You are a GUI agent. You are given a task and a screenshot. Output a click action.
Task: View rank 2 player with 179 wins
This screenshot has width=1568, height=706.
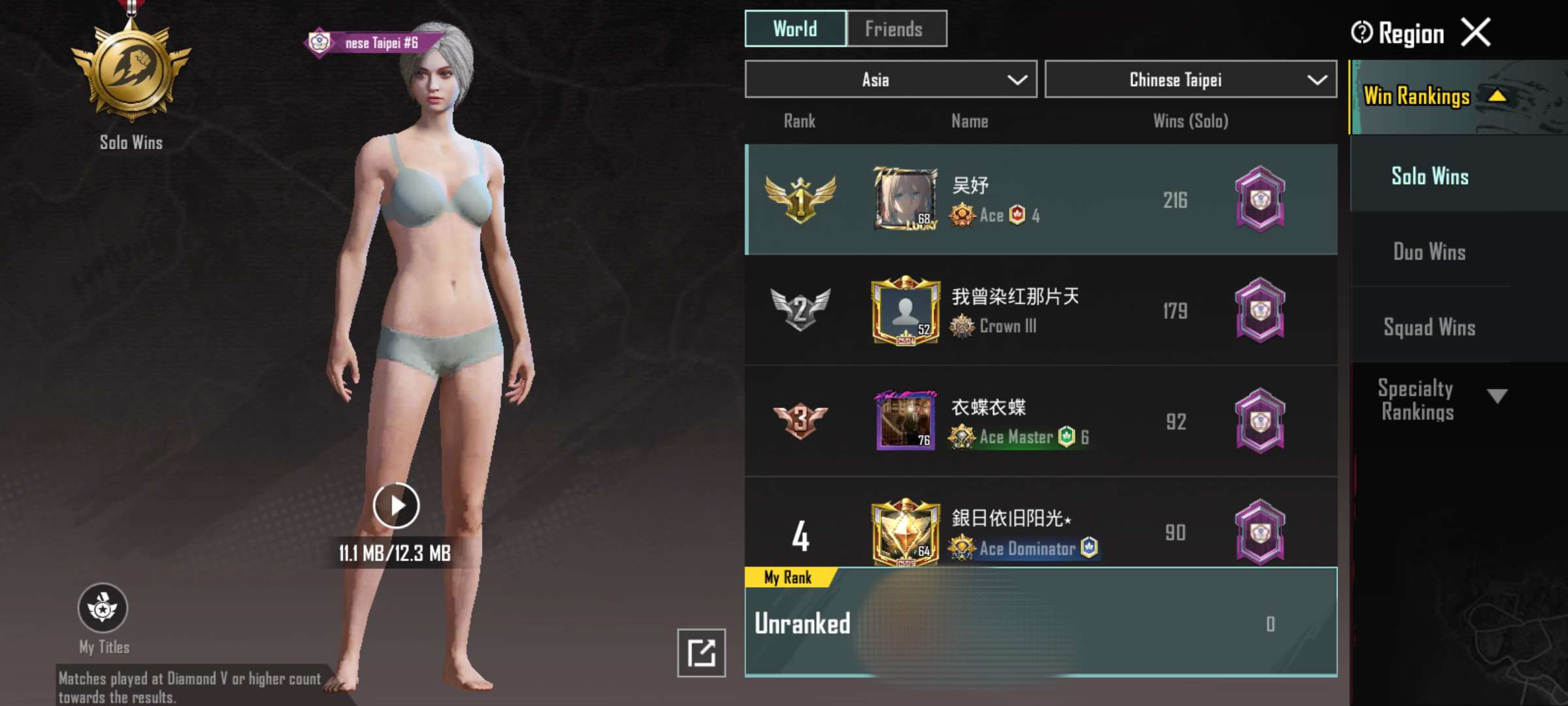pyautogui.click(x=1040, y=311)
